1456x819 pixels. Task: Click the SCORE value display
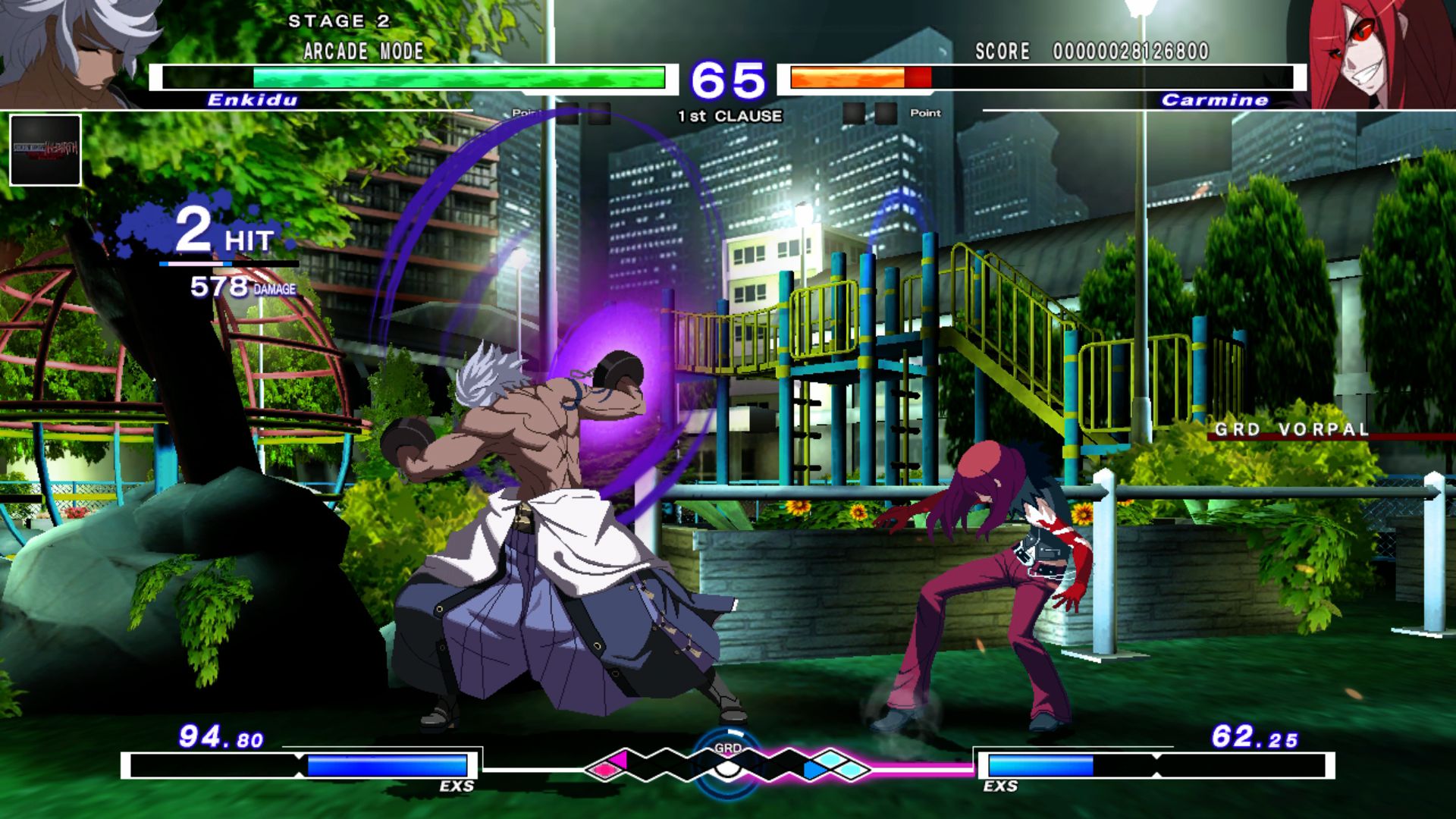click(1130, 52)
